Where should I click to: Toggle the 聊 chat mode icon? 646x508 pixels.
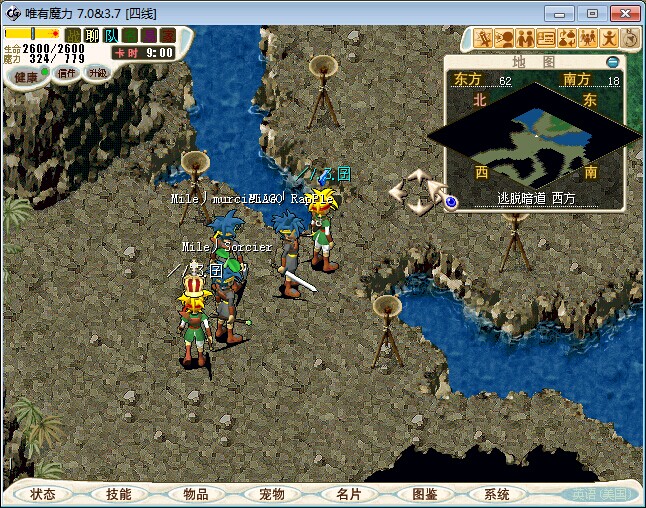click(92, 36)
